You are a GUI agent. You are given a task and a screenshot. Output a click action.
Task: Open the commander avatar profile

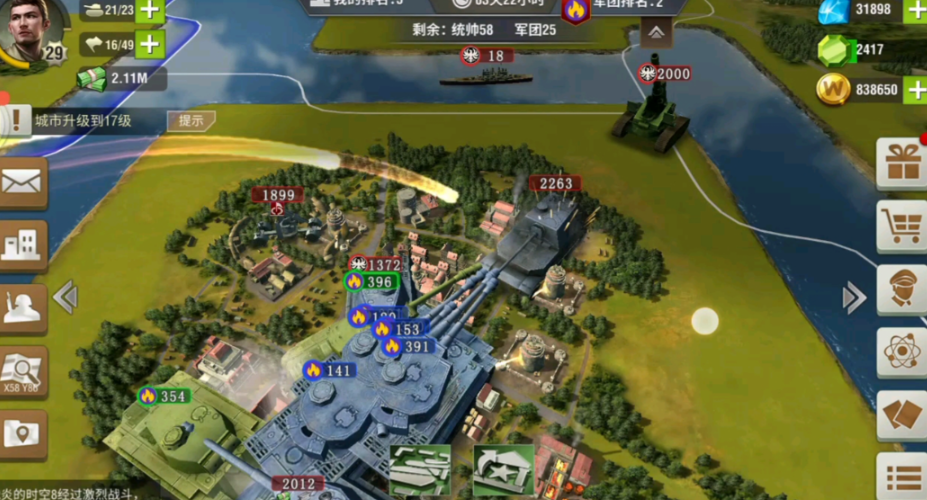30,30
